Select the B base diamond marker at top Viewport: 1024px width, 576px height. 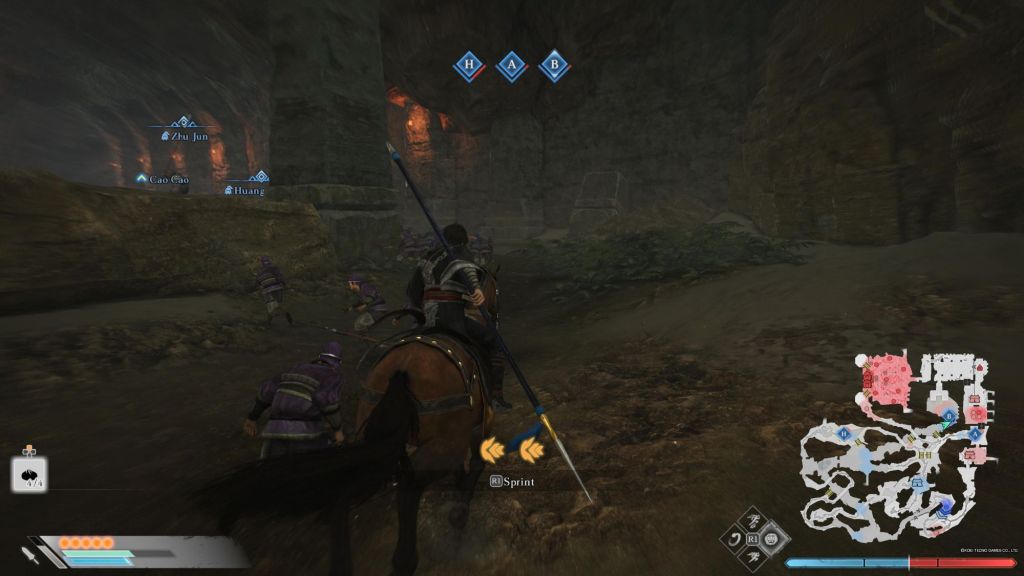click(554, 67)
